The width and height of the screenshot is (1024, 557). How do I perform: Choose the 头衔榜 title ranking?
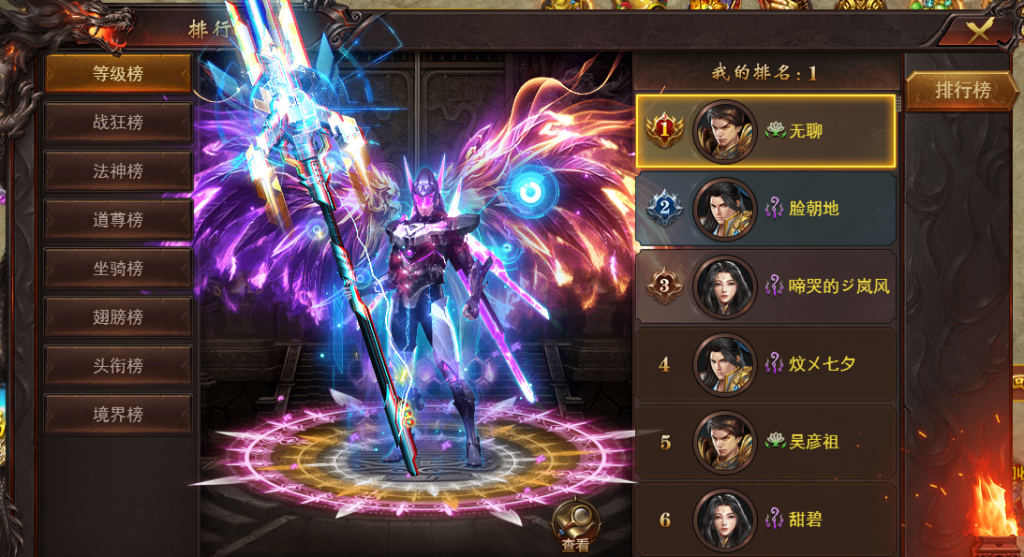click(118, 366)
